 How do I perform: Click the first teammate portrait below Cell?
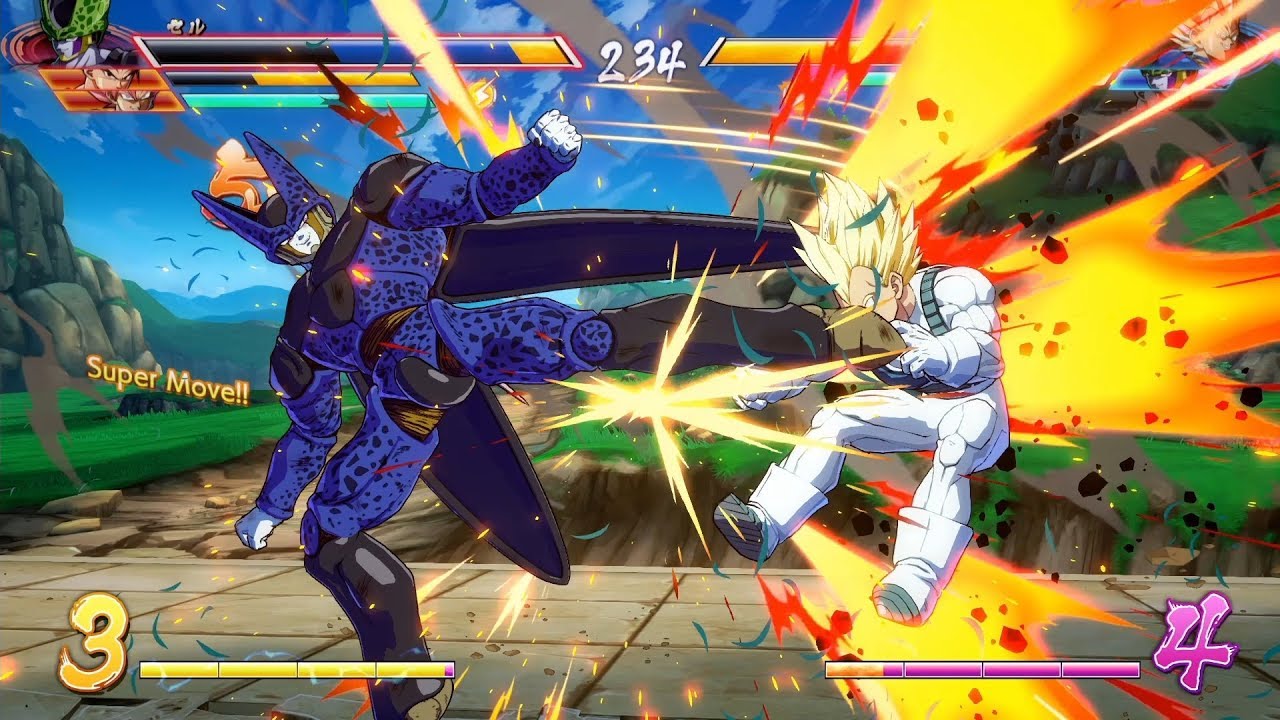point(95,80)
